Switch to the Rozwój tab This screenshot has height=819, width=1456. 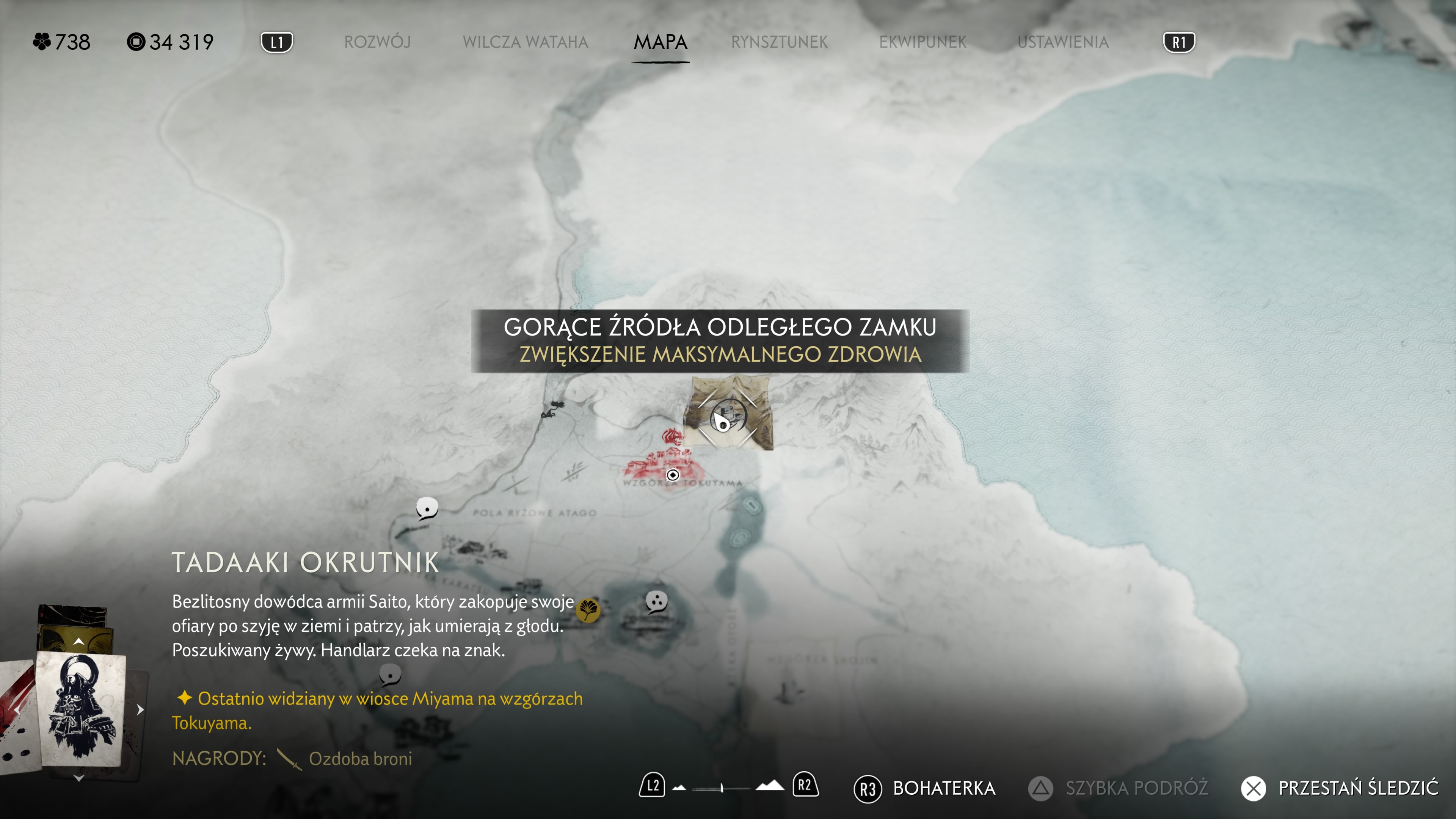click(377, 42)
